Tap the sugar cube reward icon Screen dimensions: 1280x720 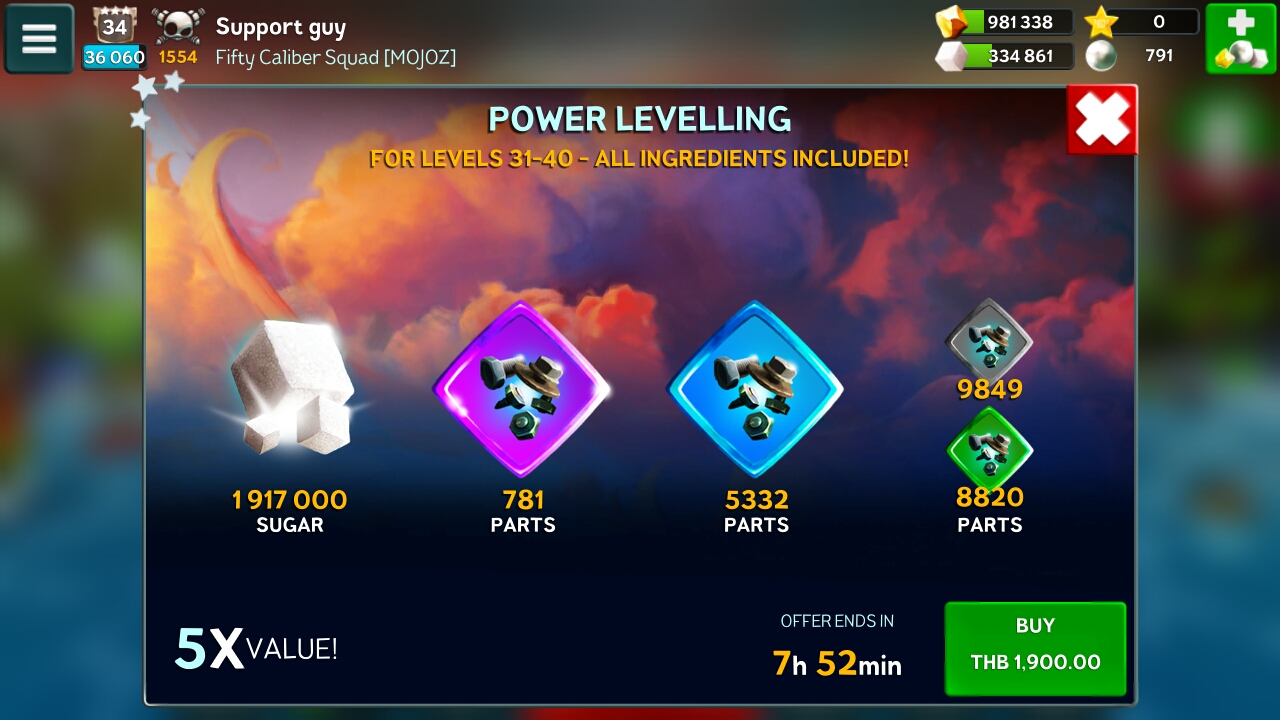[x=290, y=390]
